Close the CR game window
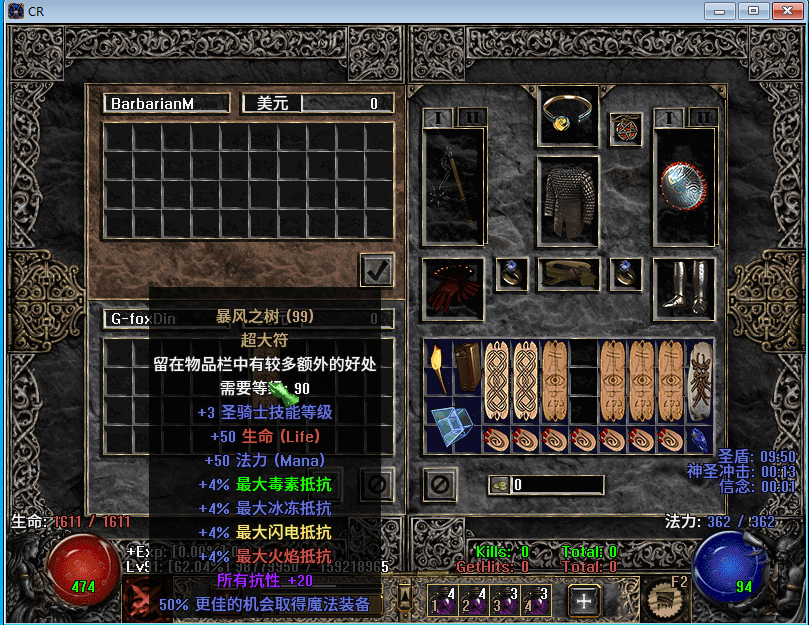The image size is (809, 625). tap(784, 10)
